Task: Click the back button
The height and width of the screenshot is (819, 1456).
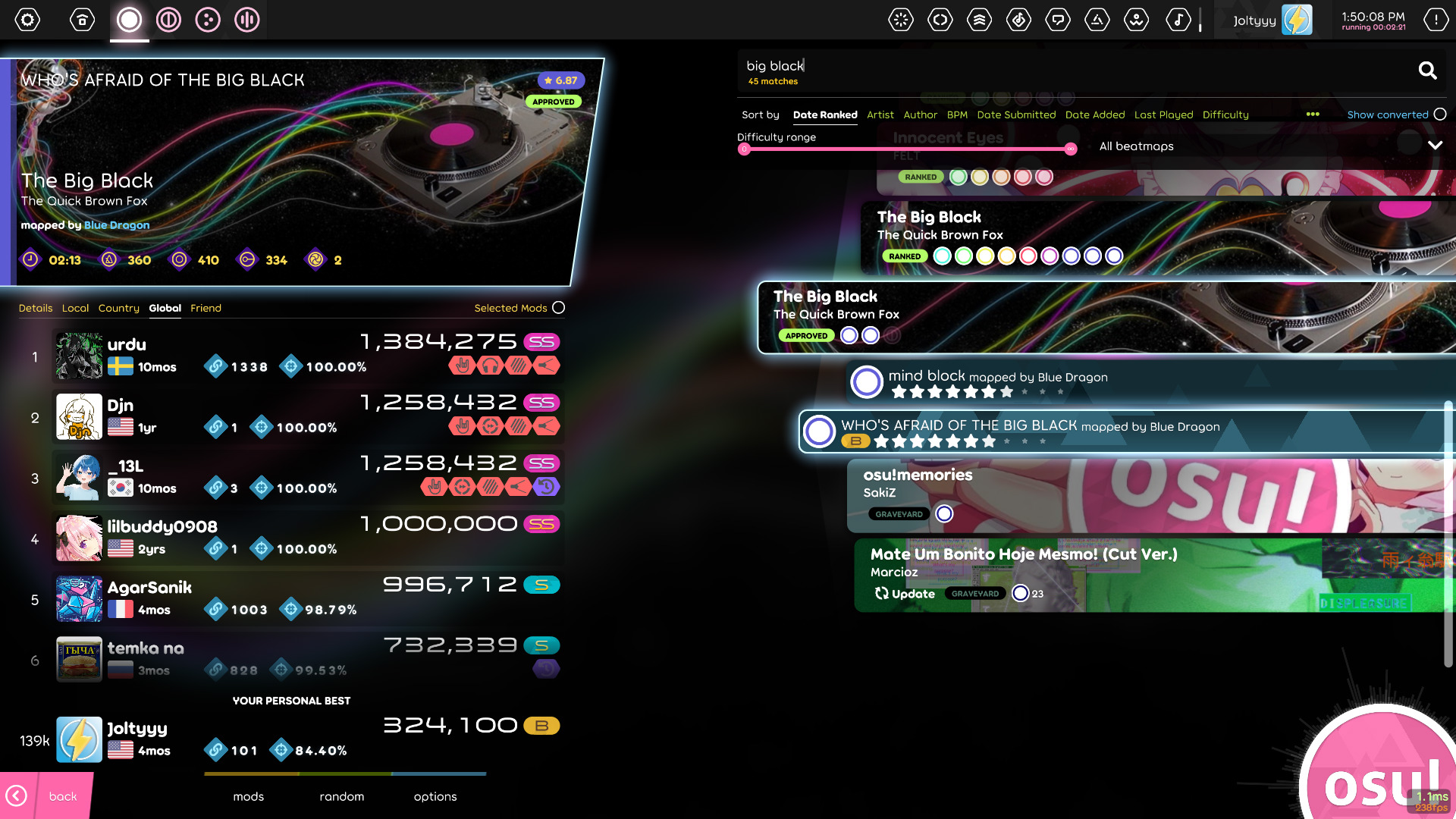Action: (62, 796)
